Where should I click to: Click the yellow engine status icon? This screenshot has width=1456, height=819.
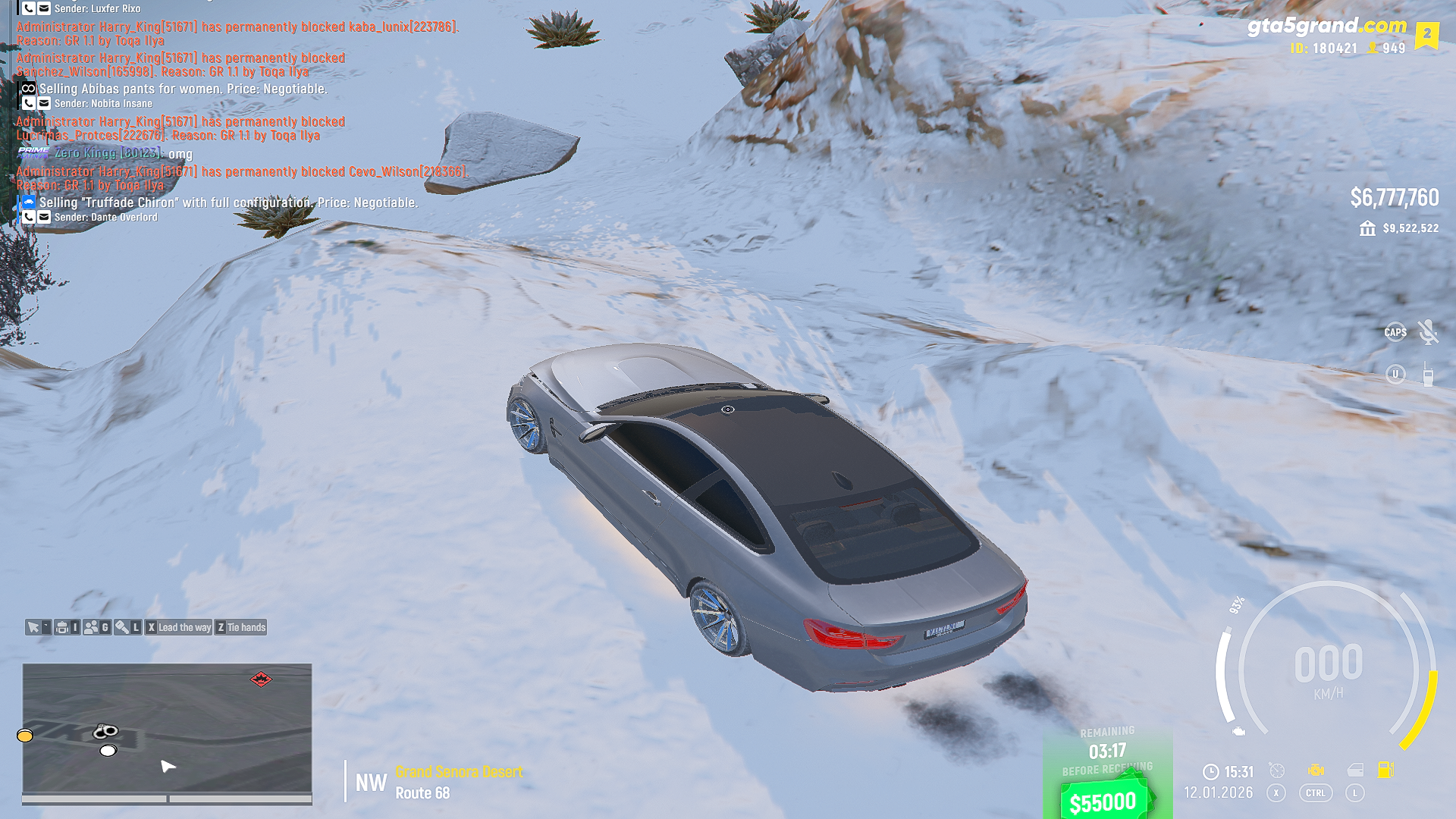[1316, 770]
